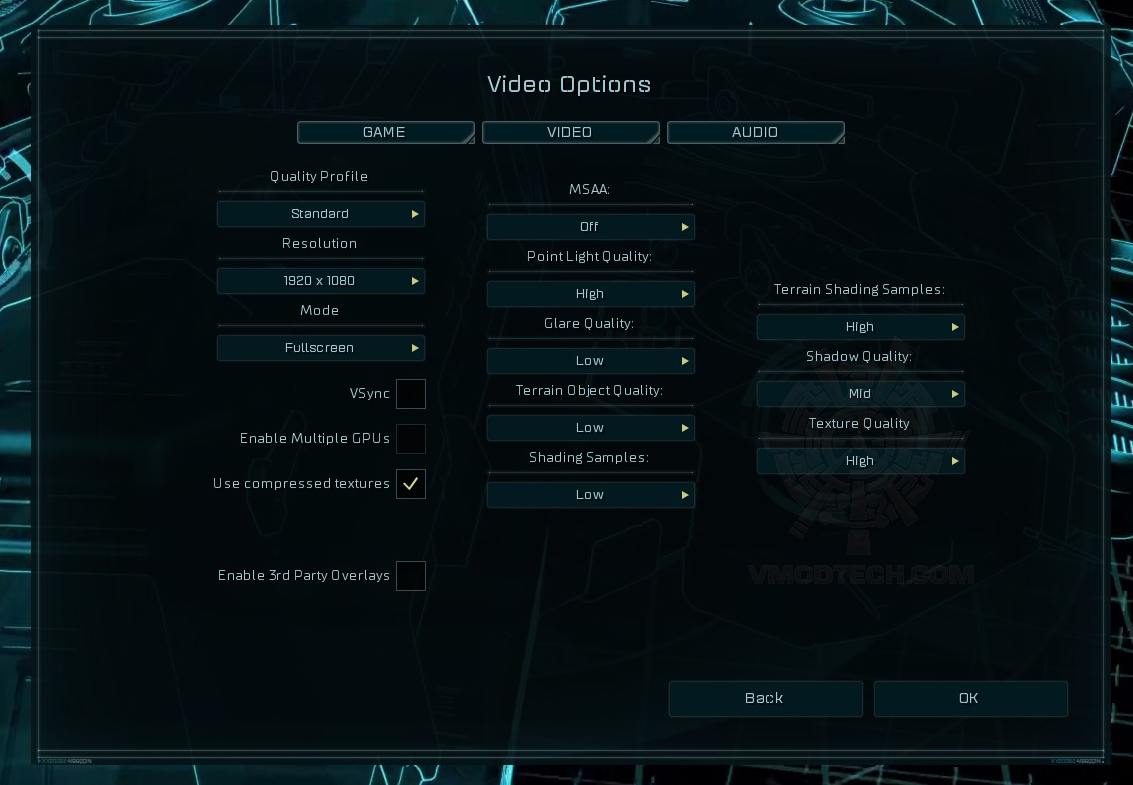Select the VIDEO tab

tap(570, 133)
